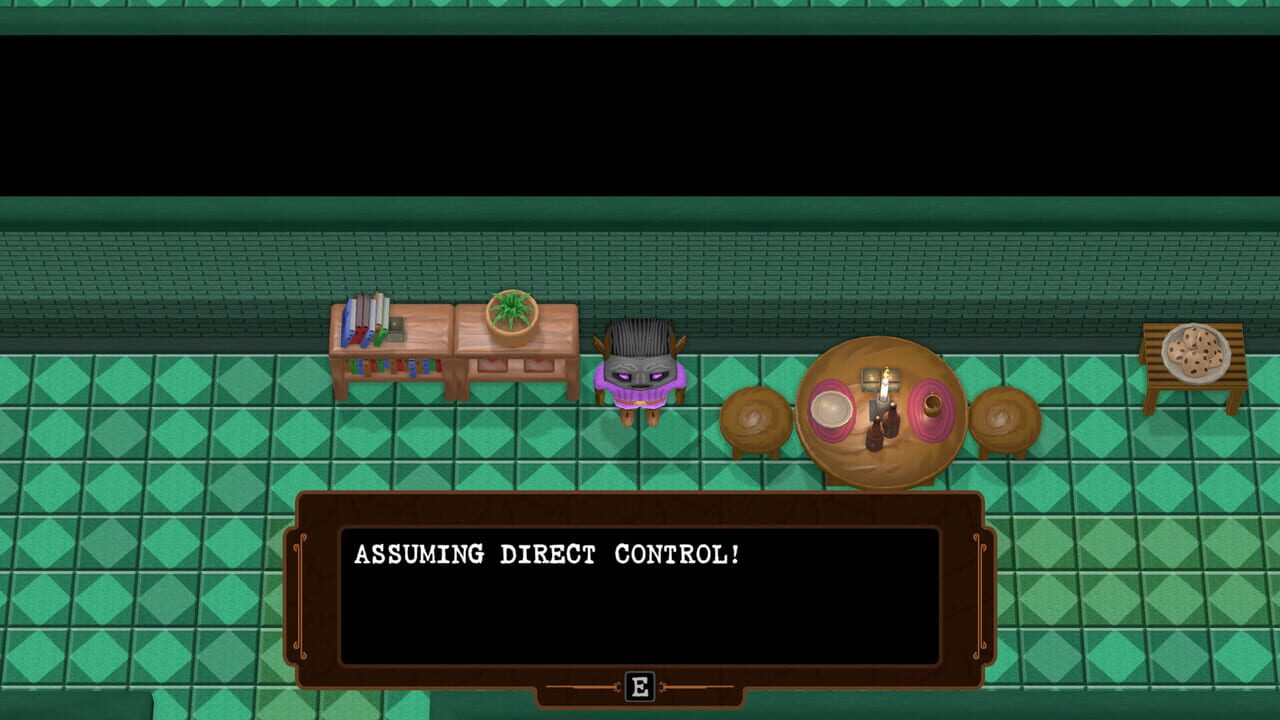Screen dimensions: 1280x720
Task: Click the right wooden stool
Action: (1003, 414)
